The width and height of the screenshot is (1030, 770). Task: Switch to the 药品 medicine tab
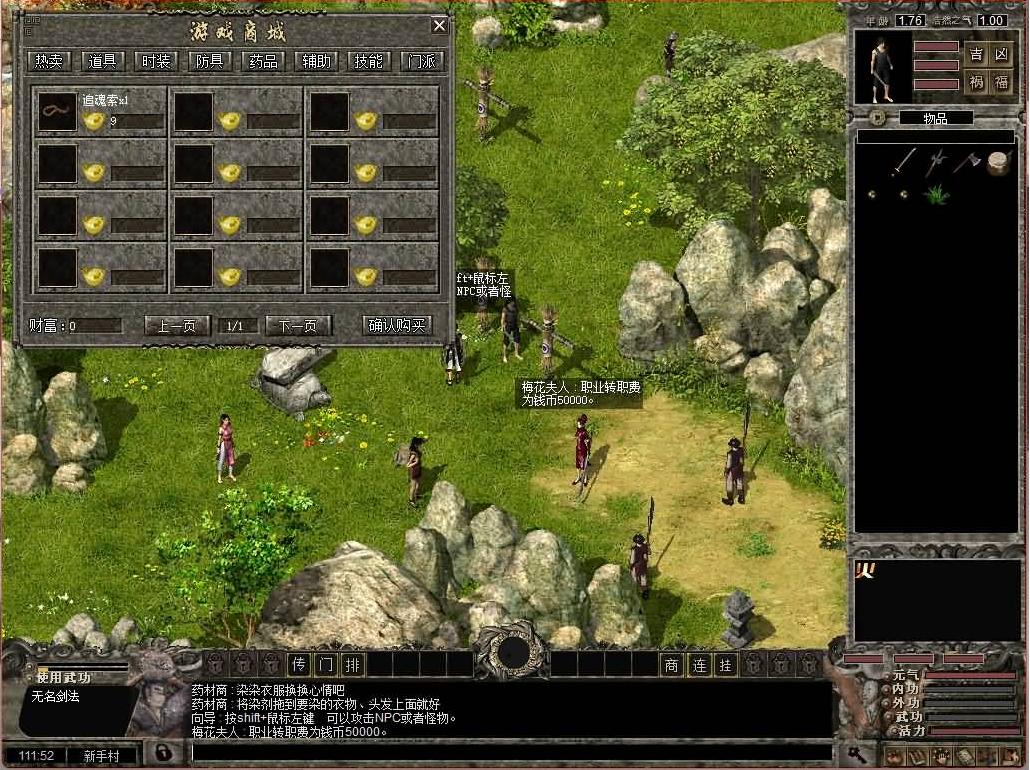click(262, 61)
